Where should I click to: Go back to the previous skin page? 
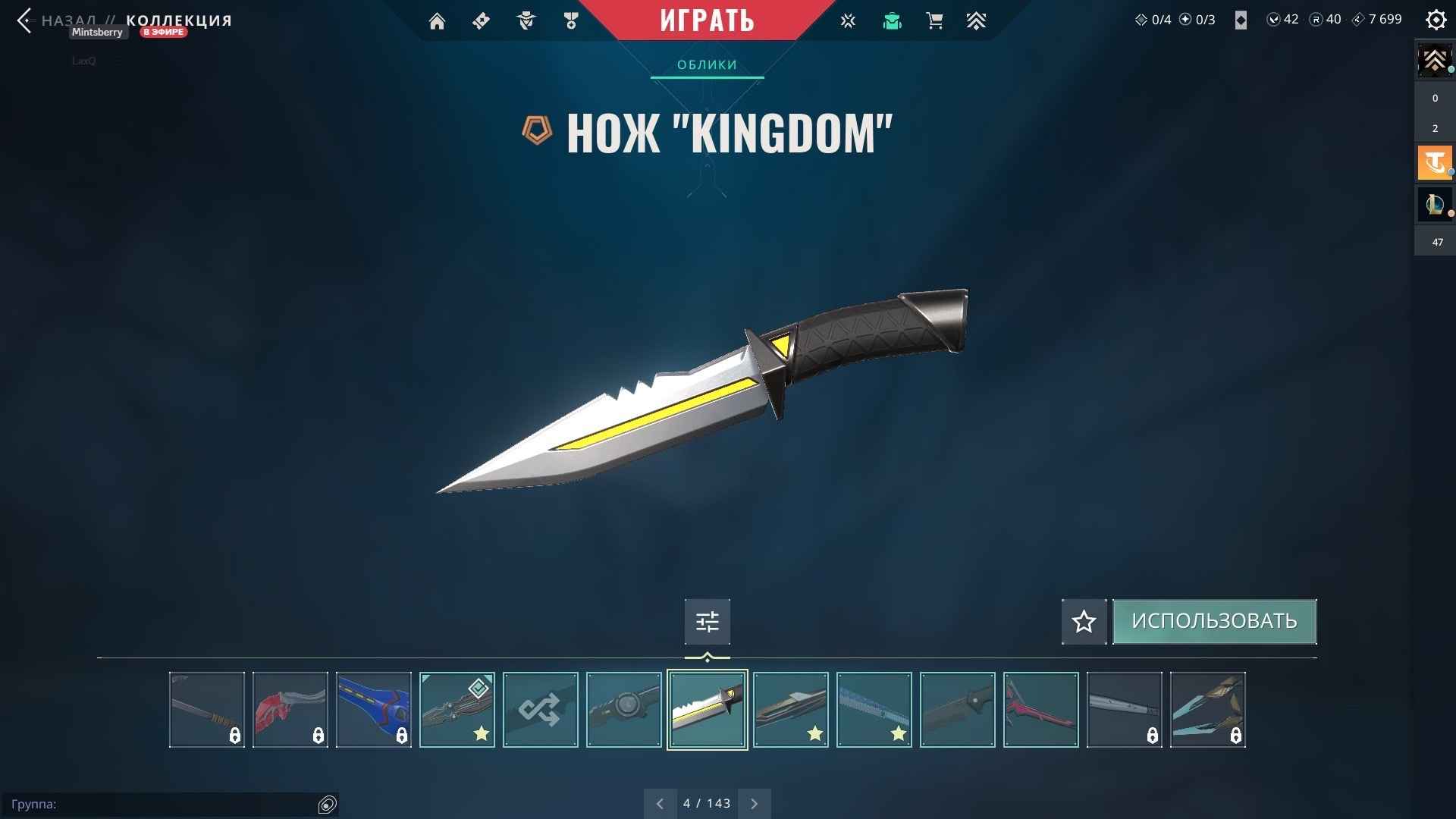pyautogui.click(x=660, y=803)
